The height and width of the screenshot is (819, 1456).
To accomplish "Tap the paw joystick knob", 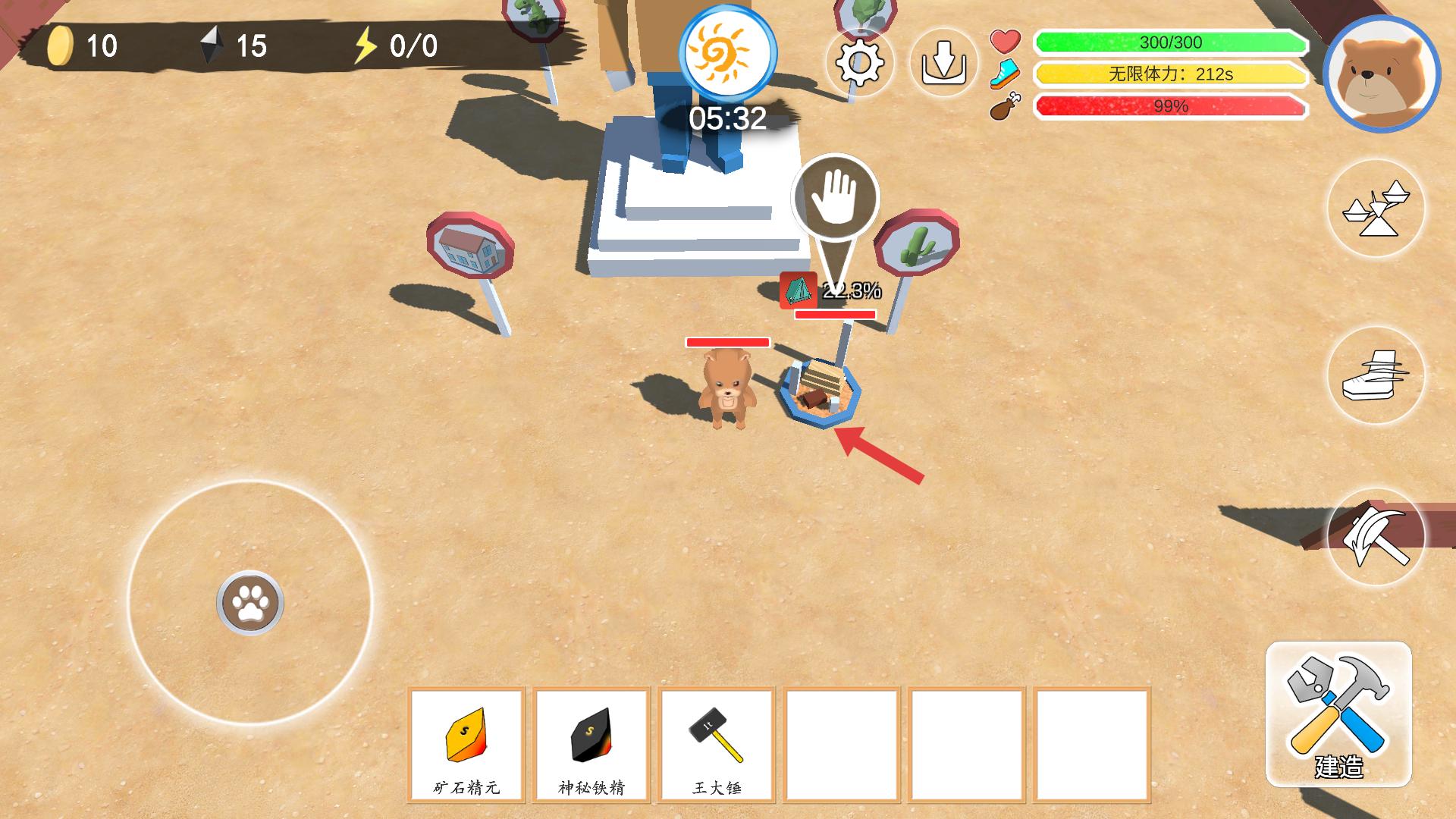I will [250, 603].
